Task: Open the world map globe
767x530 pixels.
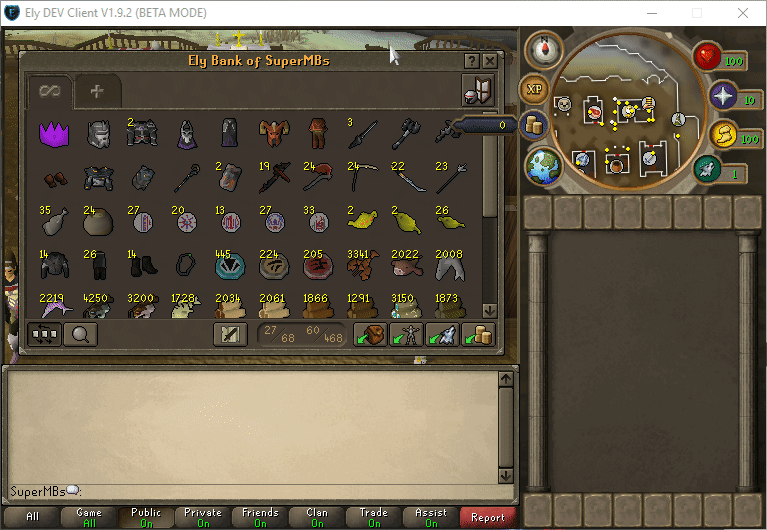Action: click(544, 165)
